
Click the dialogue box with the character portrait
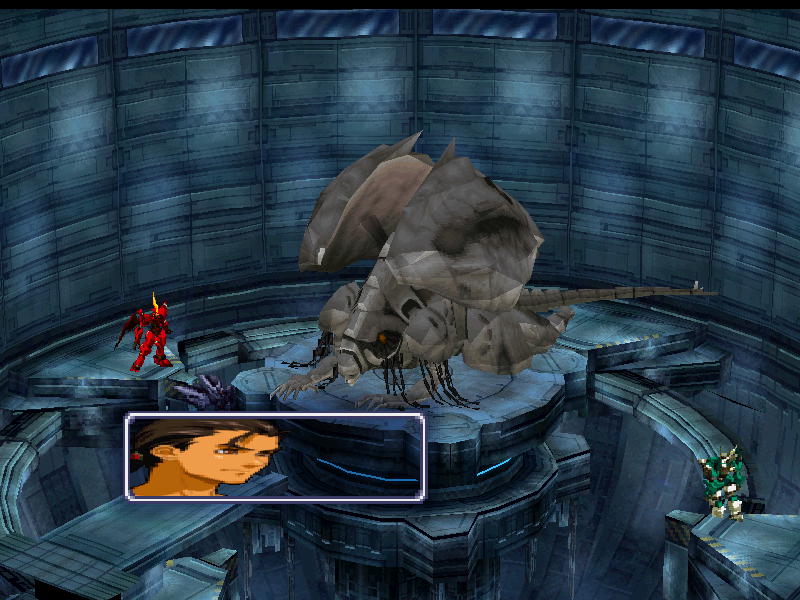[x=275, y=457]
